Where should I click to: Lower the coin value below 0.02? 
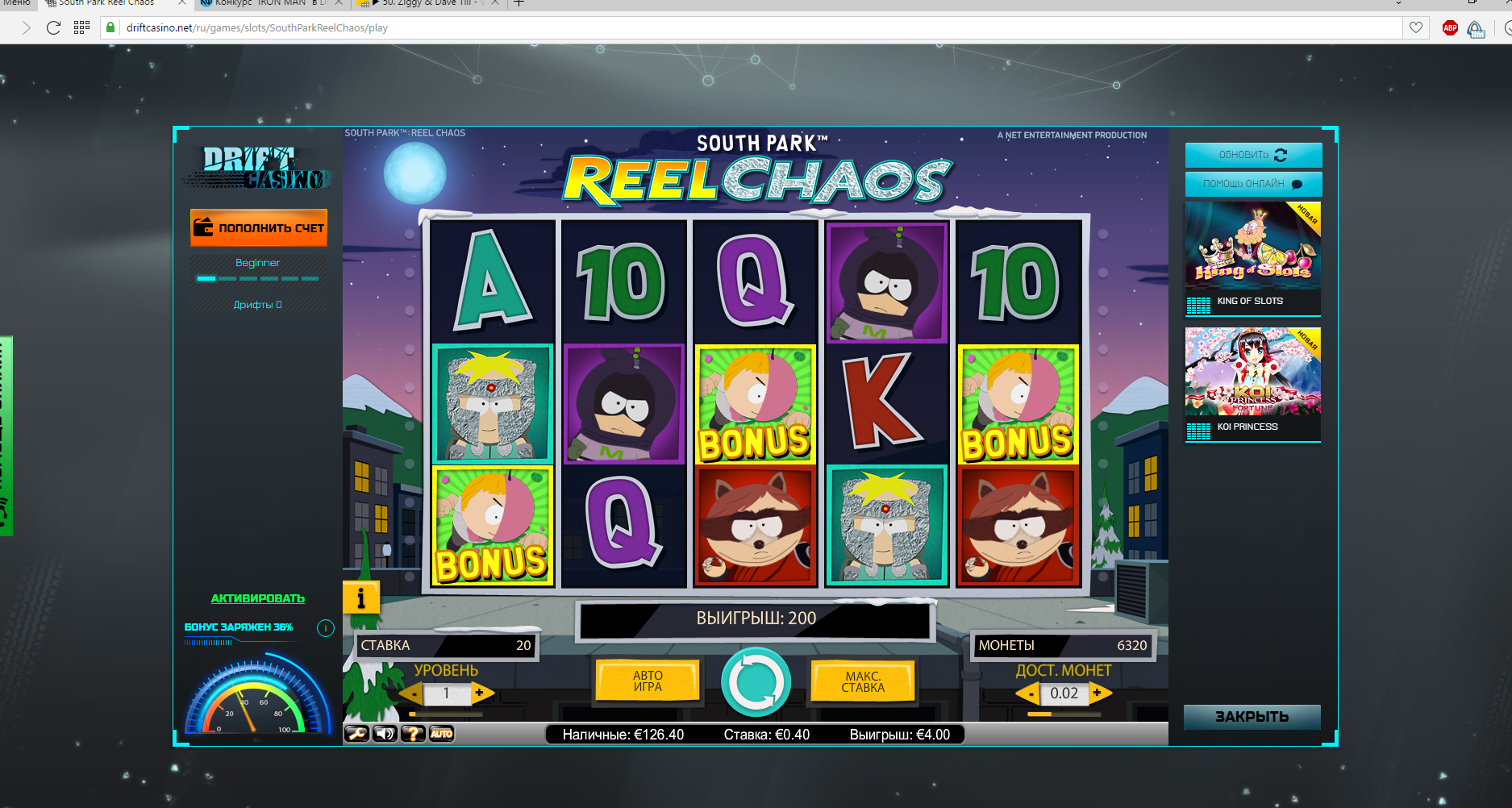tap(1029, 693)
